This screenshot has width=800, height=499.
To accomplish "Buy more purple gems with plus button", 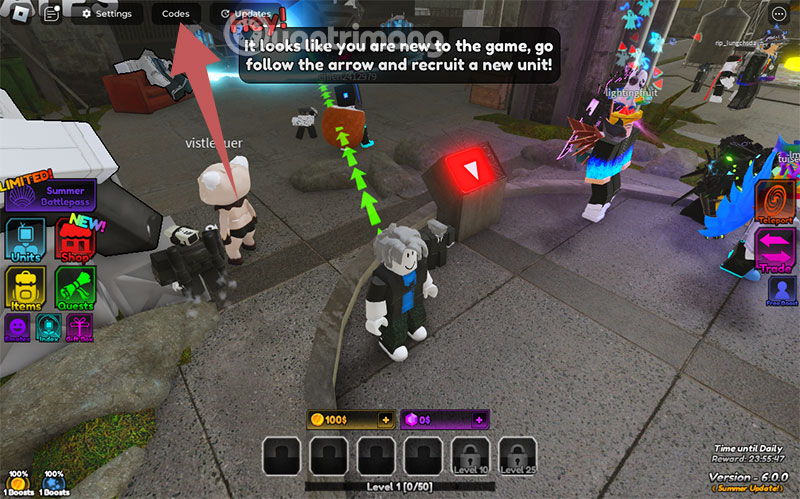I will point(480,419).
